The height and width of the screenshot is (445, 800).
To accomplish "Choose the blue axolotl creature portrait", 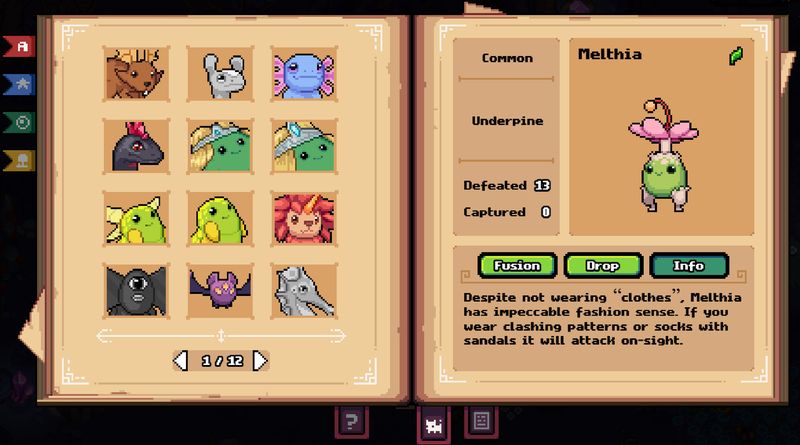I will coord(304,73).
